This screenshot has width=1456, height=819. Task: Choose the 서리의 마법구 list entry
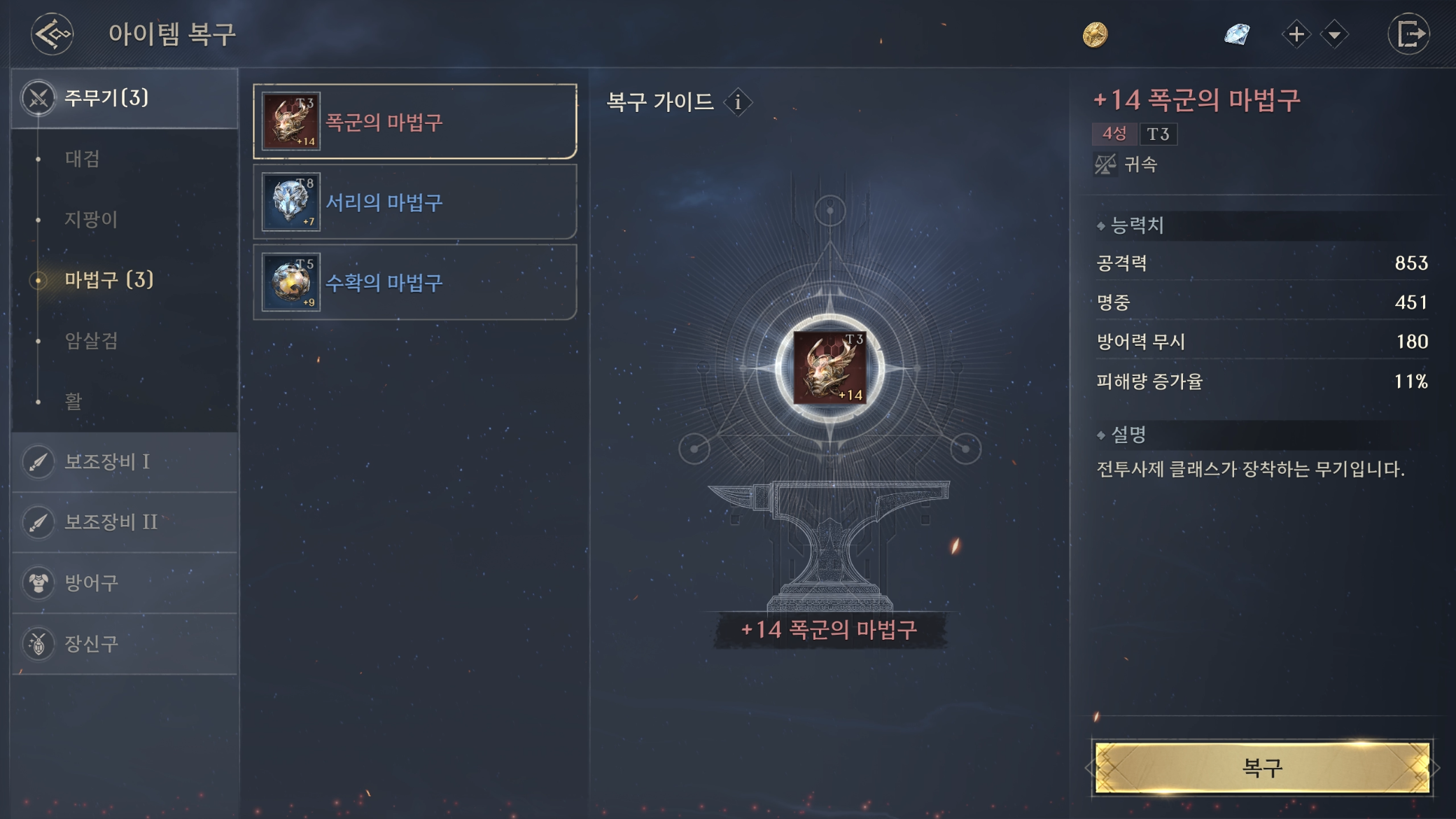[415, 202]
